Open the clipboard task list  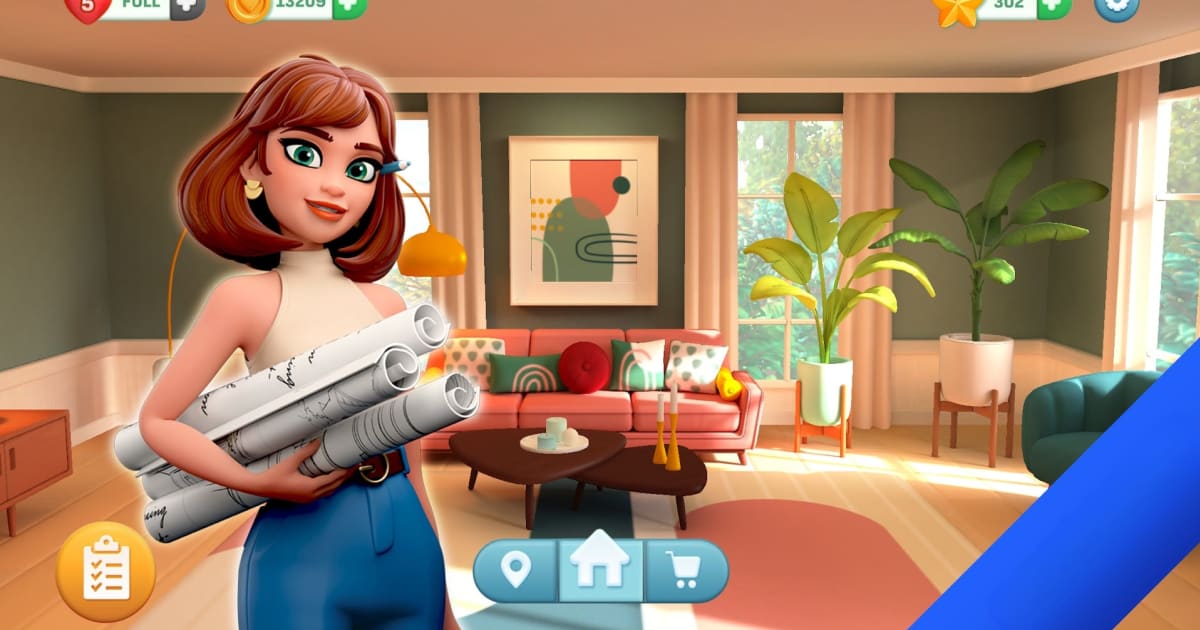tap(105, 572)
